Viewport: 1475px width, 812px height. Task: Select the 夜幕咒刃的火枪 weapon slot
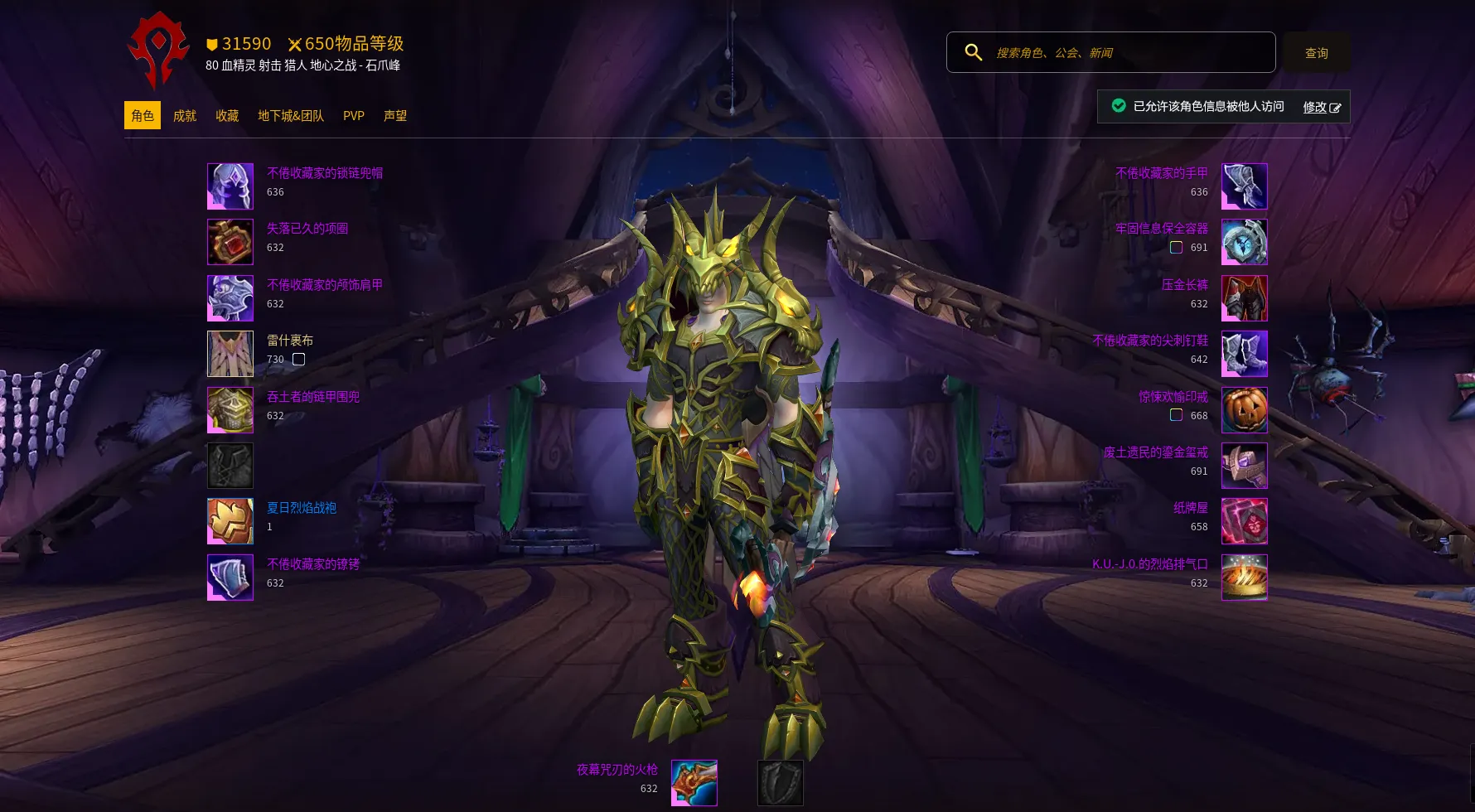694,783
